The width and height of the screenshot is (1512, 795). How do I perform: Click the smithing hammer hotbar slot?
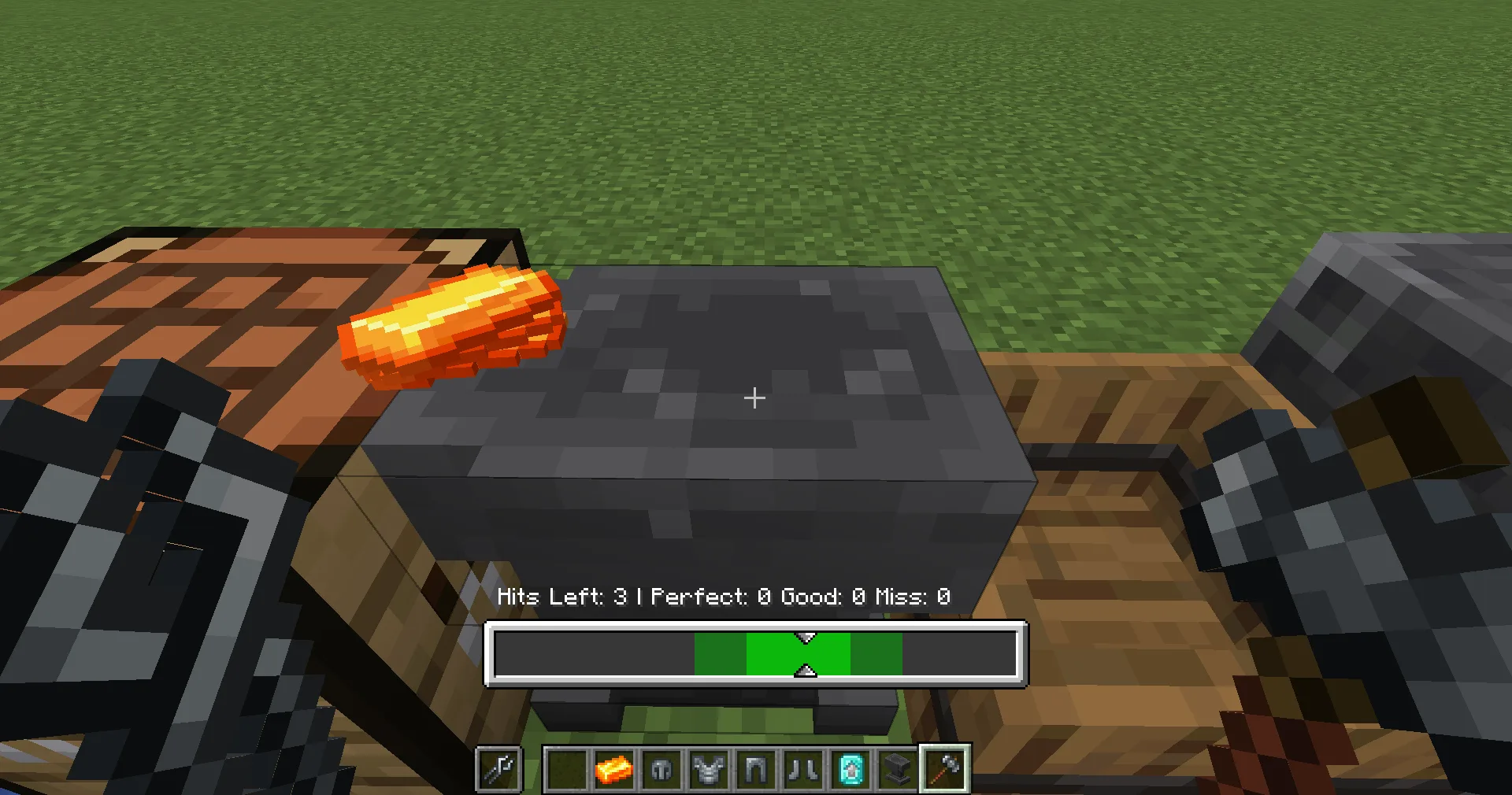pyautogui.click(x=944, y=769)
